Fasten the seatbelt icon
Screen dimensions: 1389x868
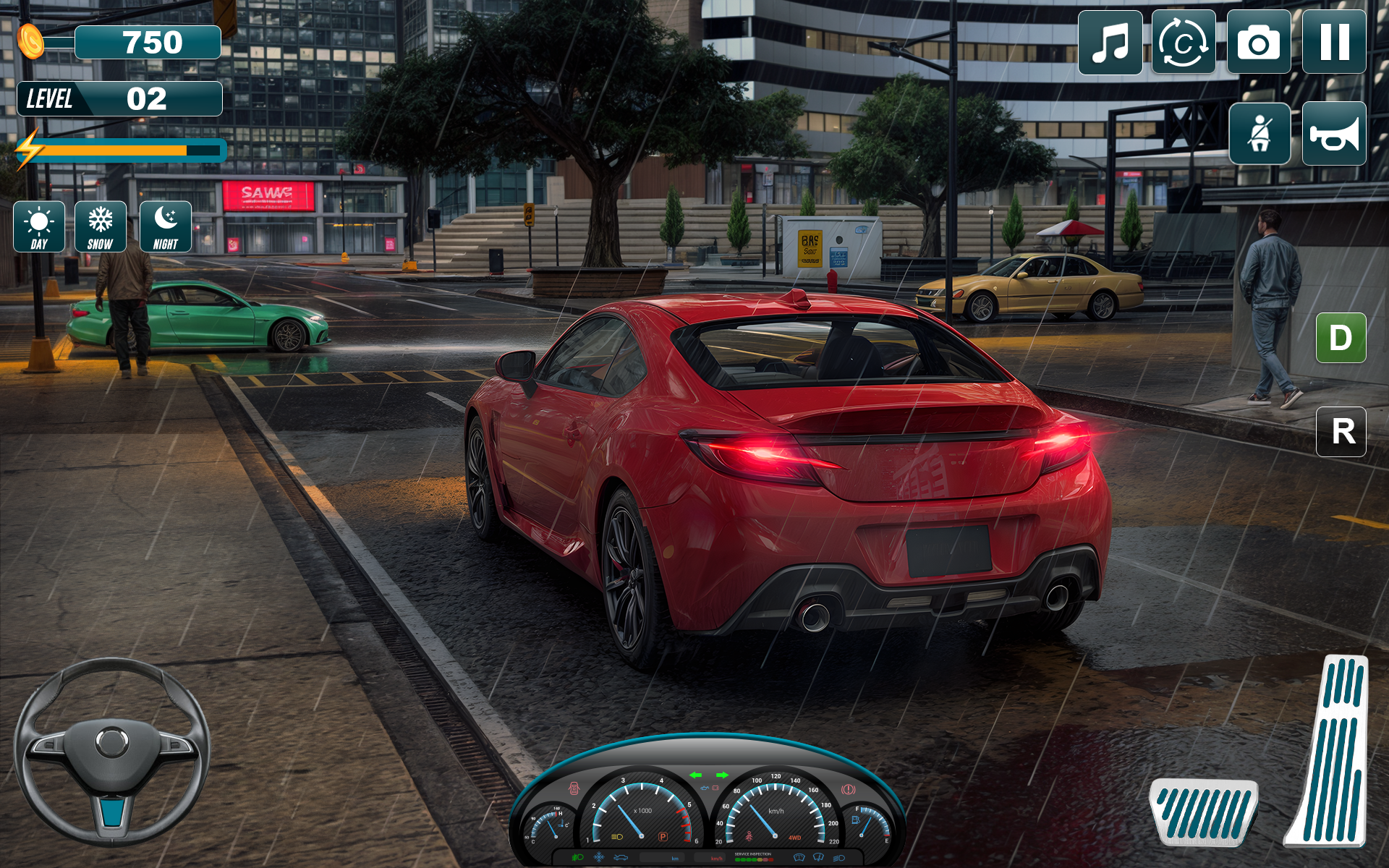tap(1260, 135)
